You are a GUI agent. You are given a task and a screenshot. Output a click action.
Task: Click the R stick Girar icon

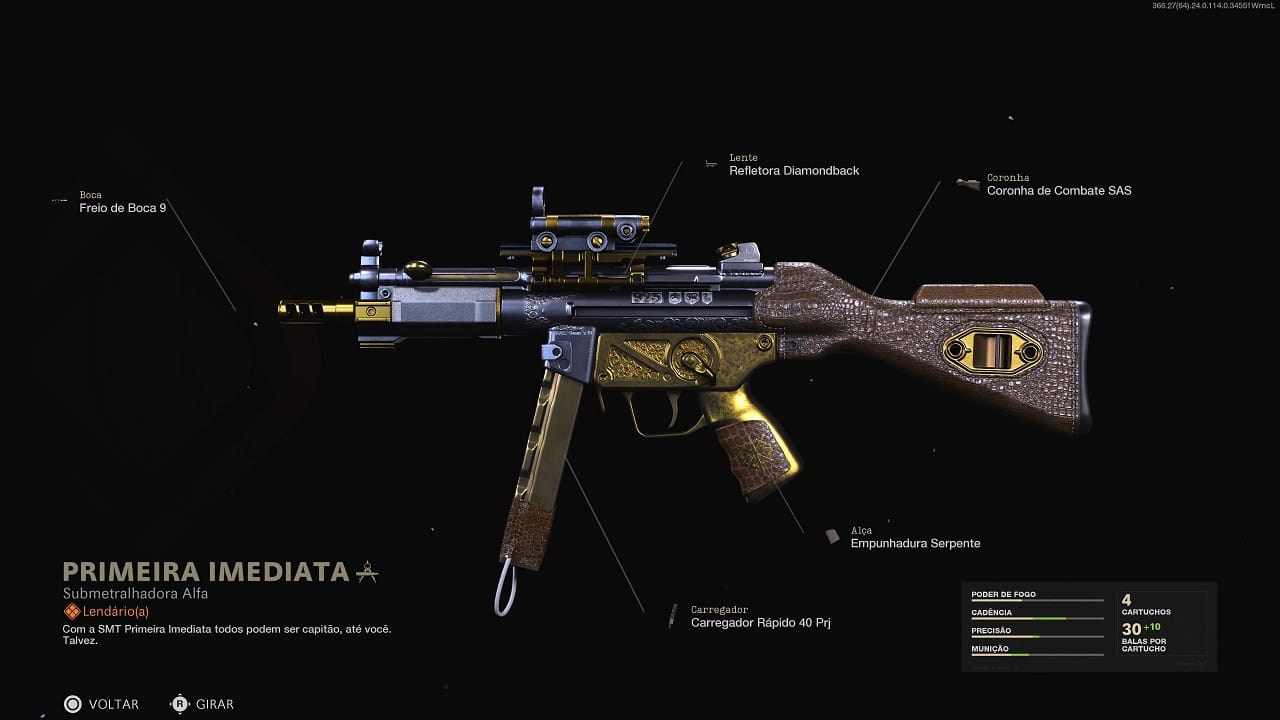pos(178,704)
